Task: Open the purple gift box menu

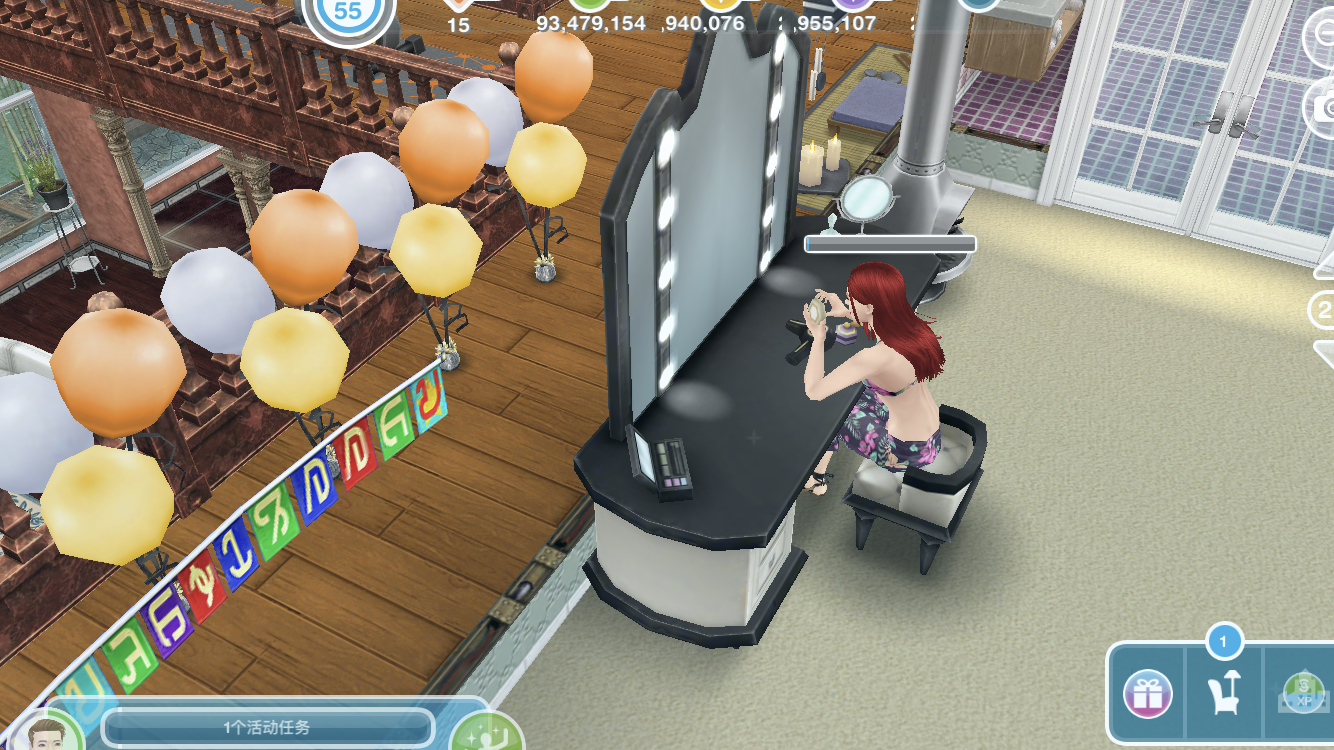Action: 1147,693
